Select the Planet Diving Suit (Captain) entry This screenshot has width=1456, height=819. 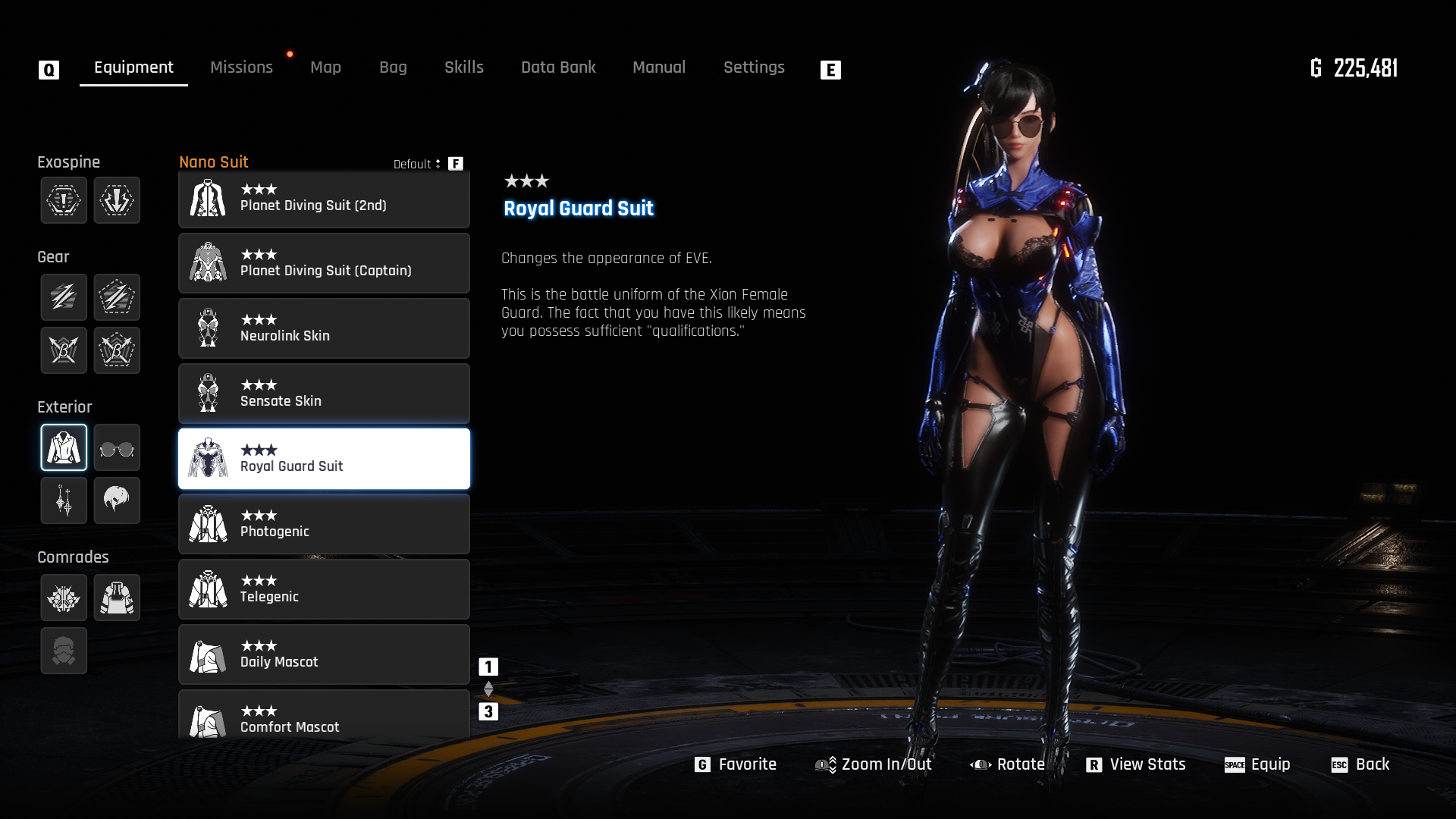(x=324, y=263)
